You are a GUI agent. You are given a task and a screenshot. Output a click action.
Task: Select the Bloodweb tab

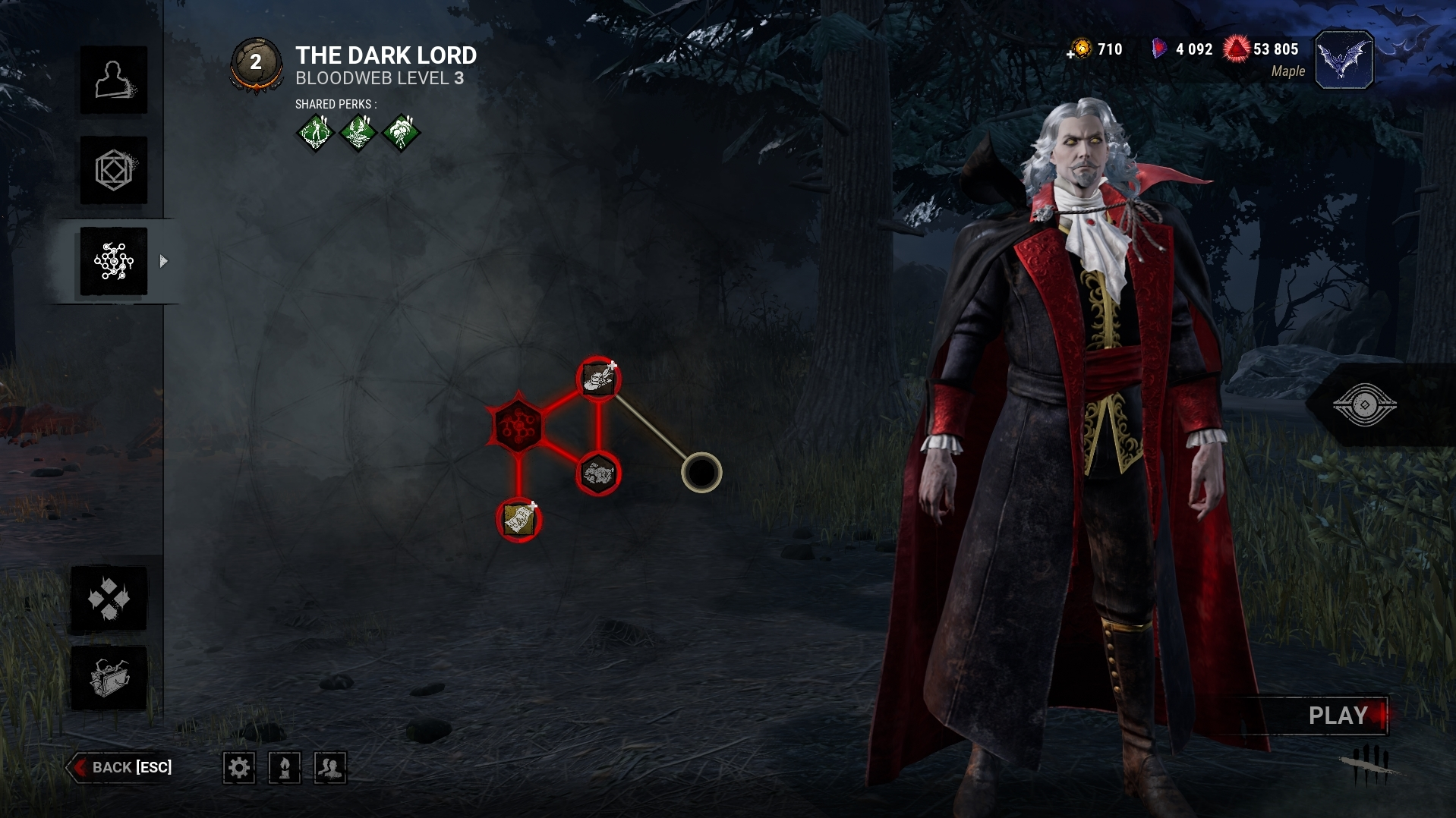tap(114, 261)
